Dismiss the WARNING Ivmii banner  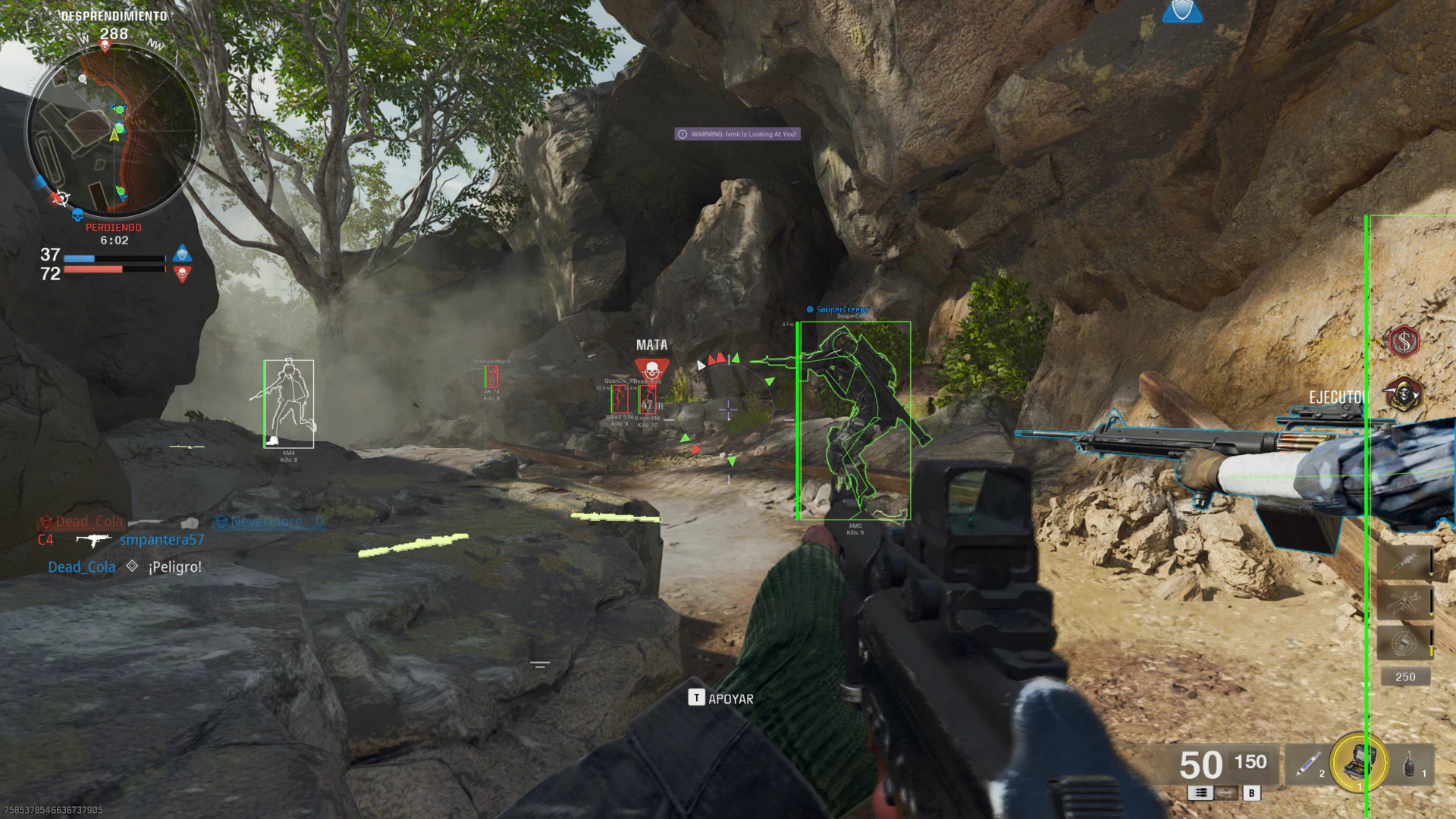(x=736, y=133)
